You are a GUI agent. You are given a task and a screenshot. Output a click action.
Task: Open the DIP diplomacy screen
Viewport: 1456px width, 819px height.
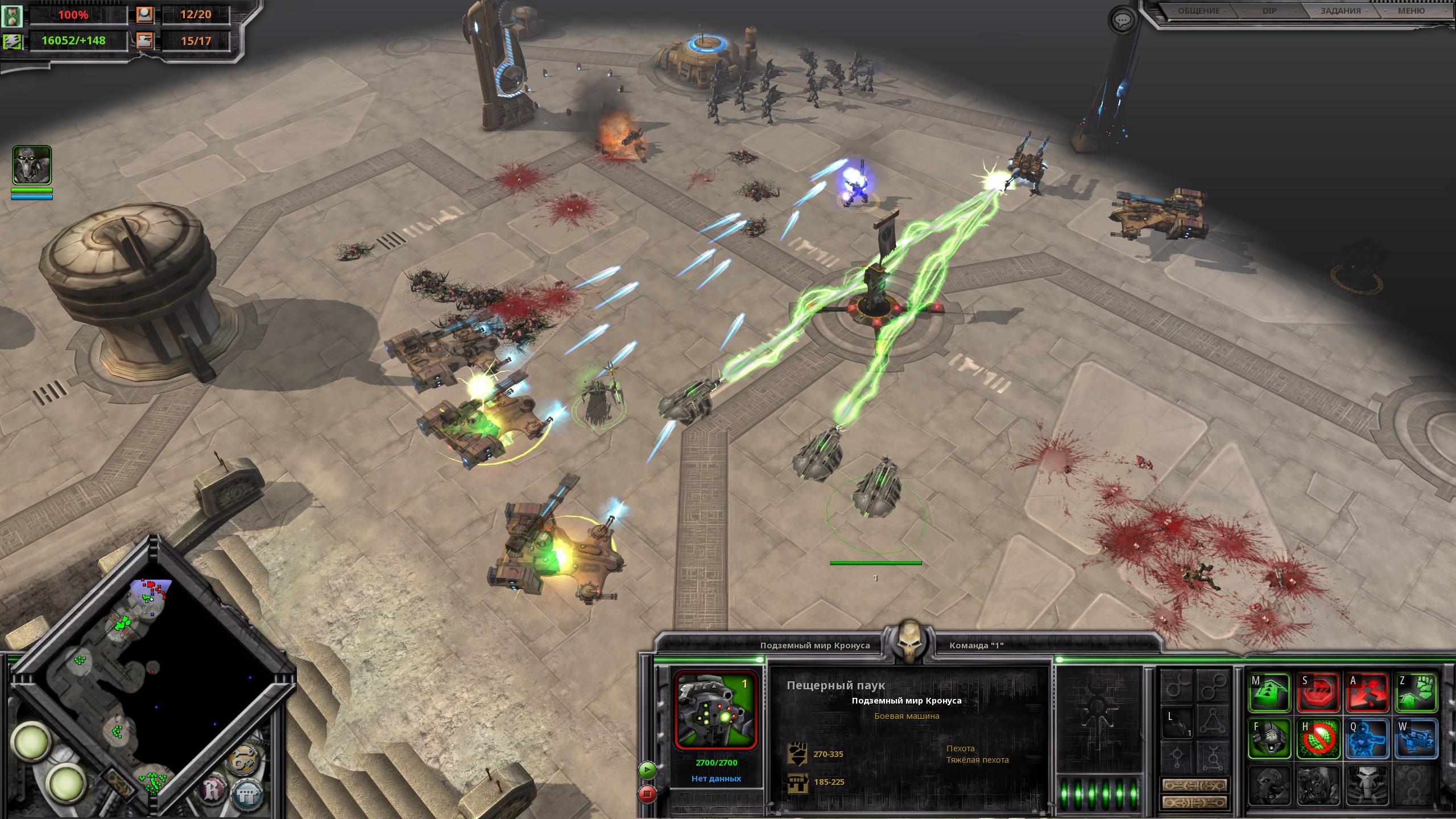(1269, 11)
